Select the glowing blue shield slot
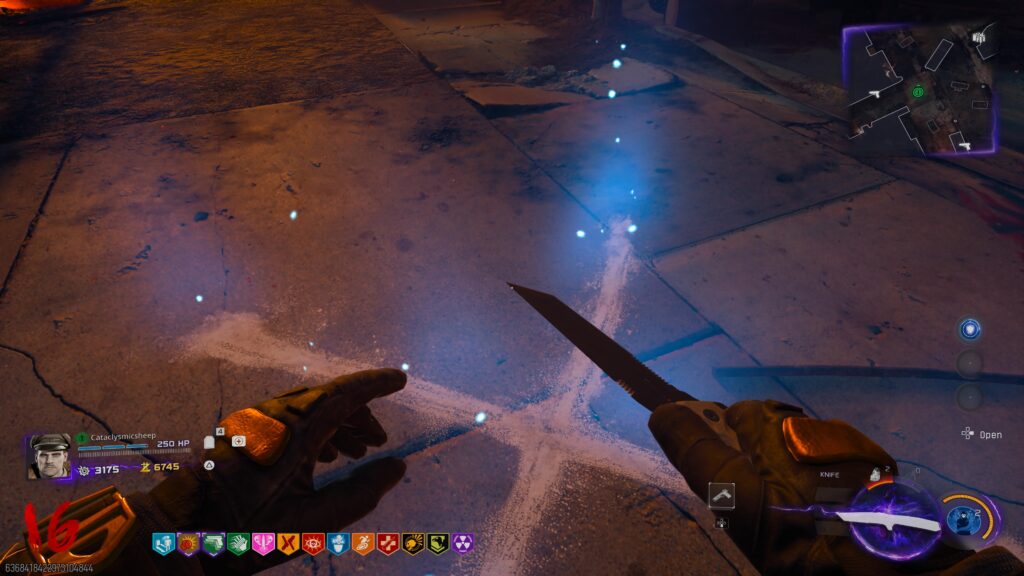The height and width of the screenshot is (576, 1024). (x=969, y=329)
